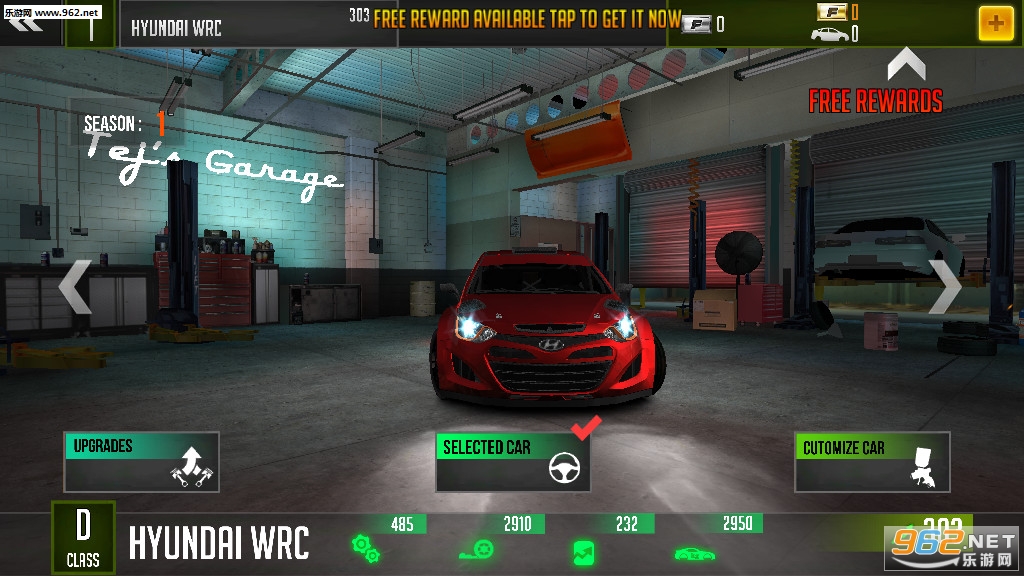Open the Cutomize Car paint menu

point(871,462)
